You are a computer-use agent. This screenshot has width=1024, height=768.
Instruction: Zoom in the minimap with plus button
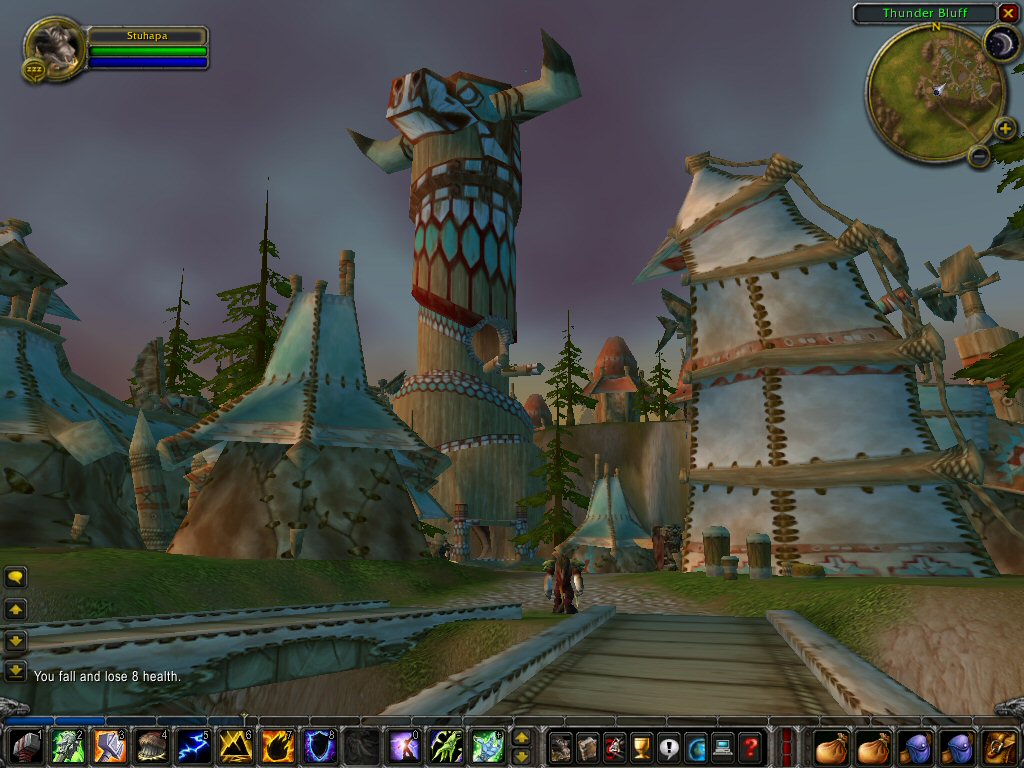click(1005, 128)
